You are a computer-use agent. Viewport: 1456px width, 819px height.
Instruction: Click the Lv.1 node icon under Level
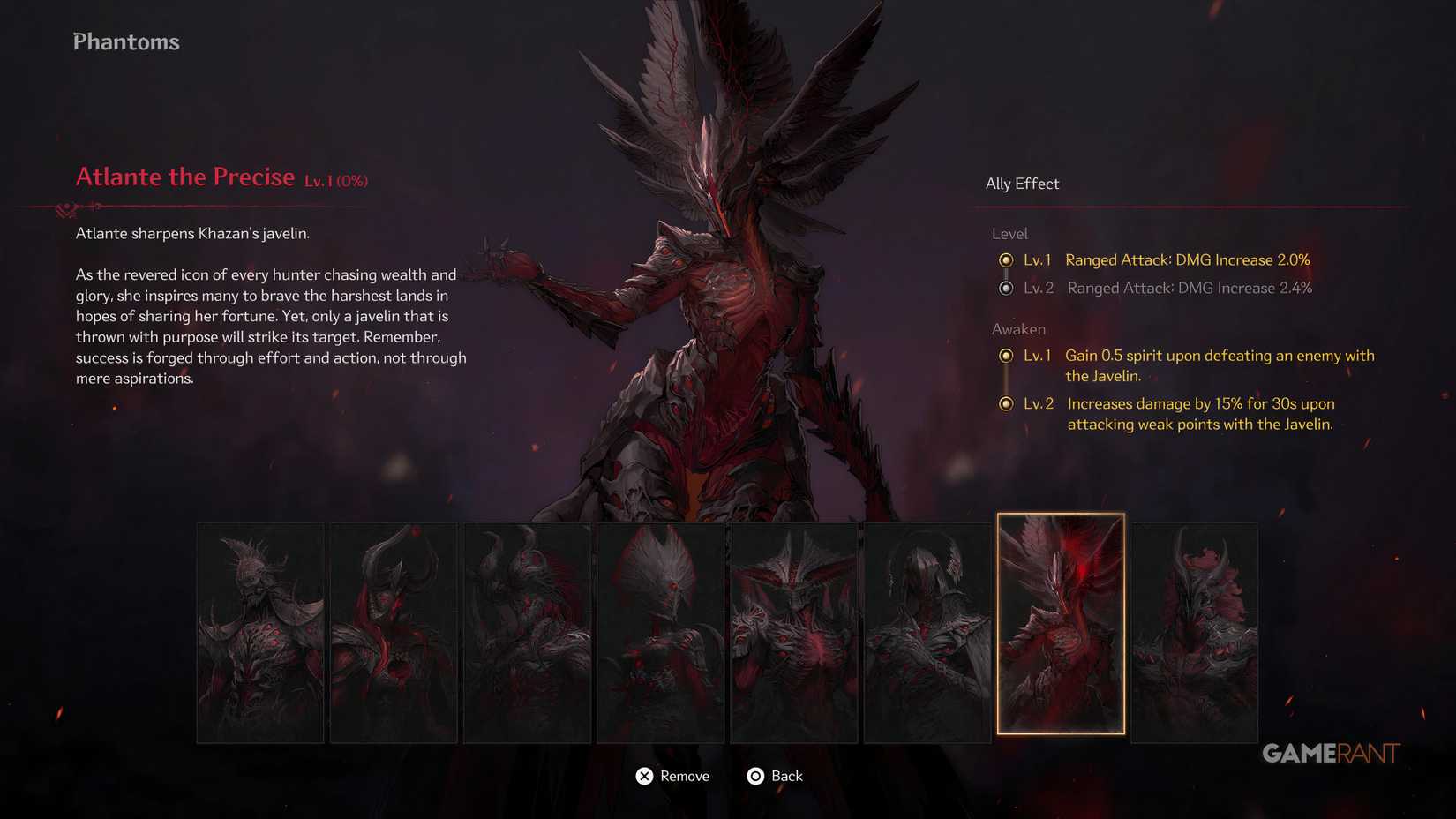[x=1007, y=260]
